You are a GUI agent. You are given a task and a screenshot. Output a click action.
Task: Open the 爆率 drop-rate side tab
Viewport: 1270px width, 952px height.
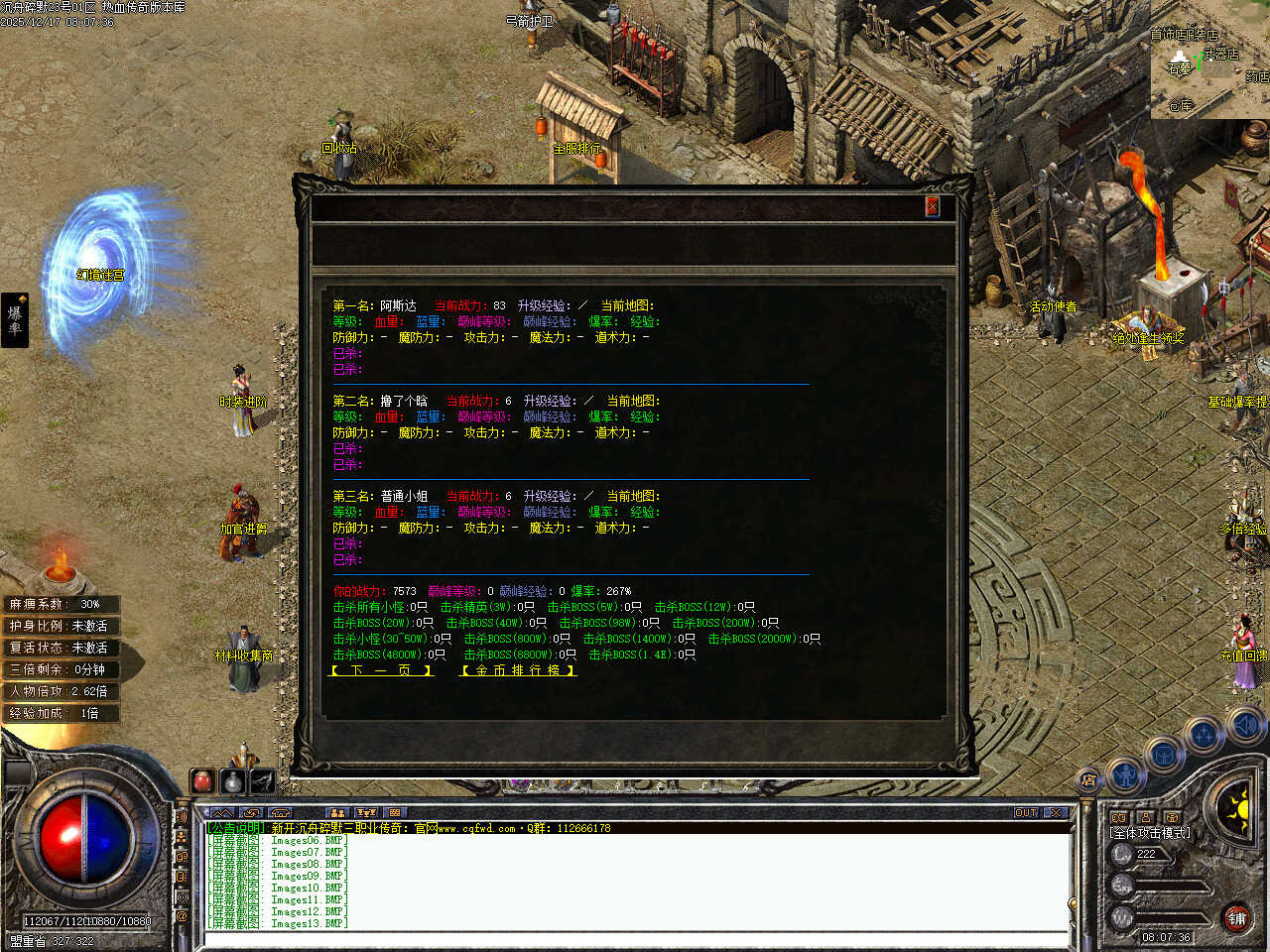[15, 319]
